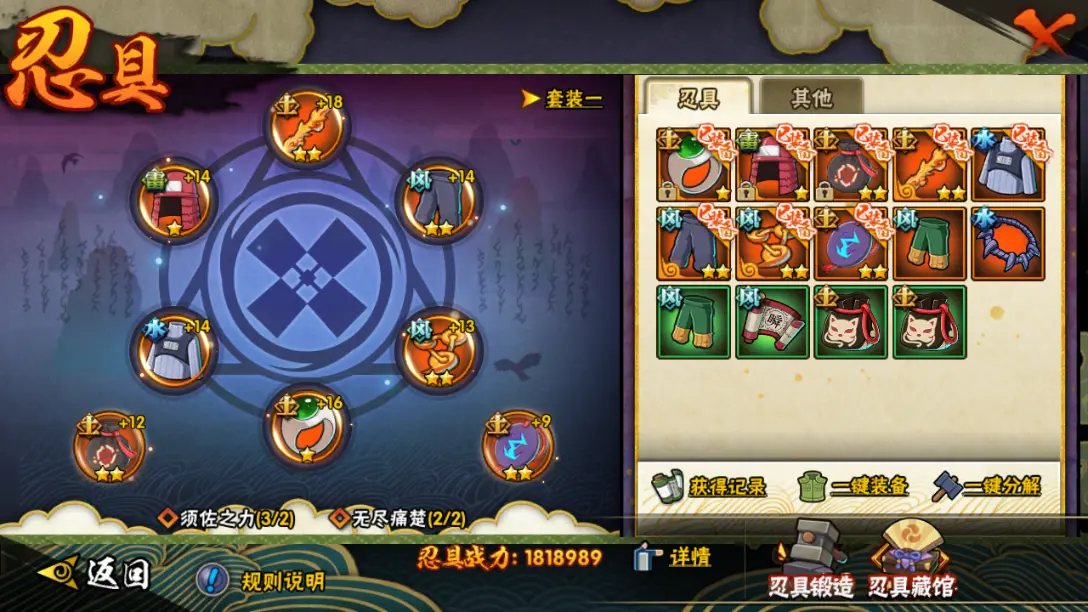This screenshot has height=612, width=1088.
Task: Choose the sealing scroll in inventory
Action: (772, 322)
